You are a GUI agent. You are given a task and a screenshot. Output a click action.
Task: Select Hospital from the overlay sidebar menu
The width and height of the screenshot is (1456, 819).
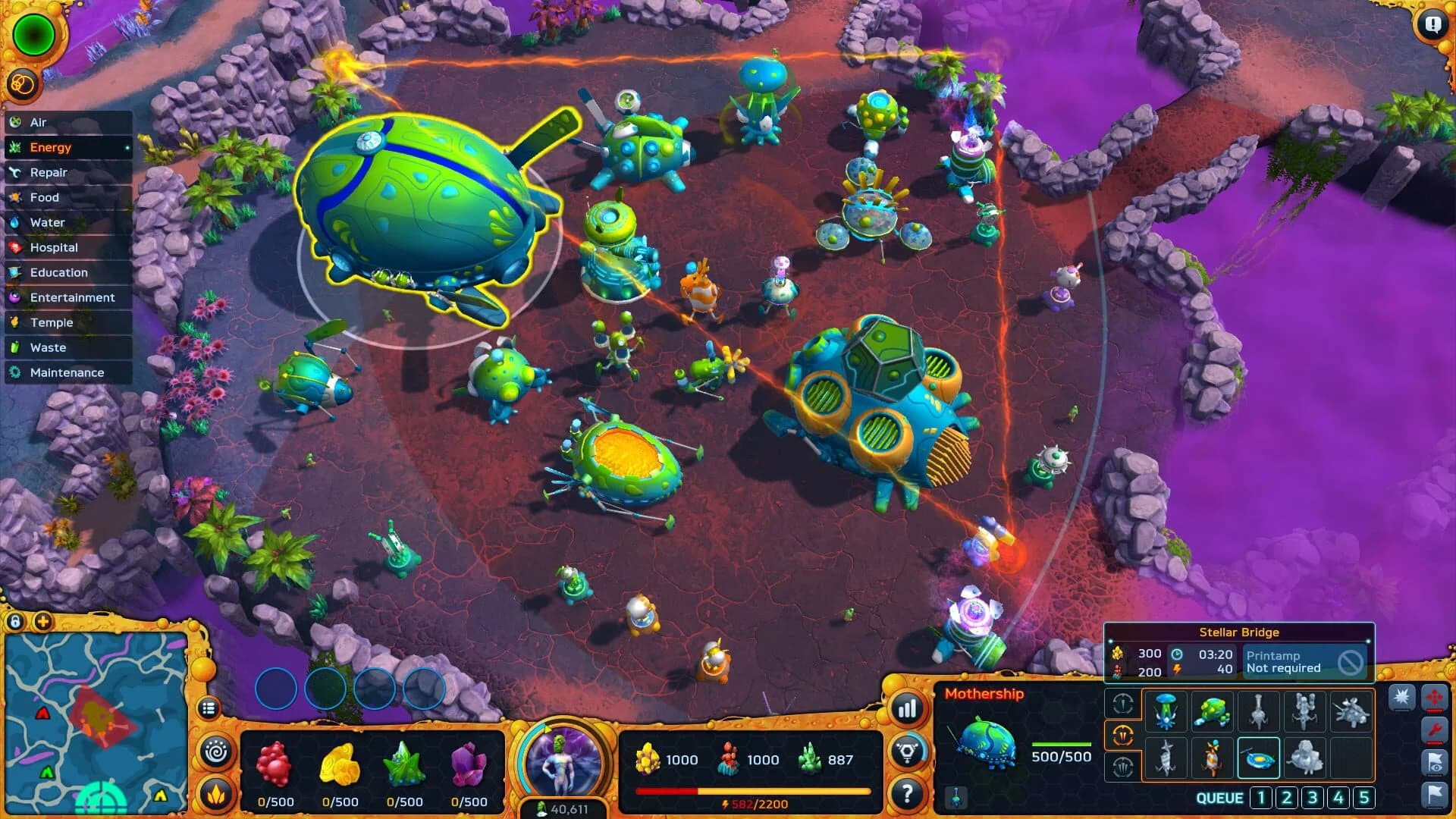[54, 247]
